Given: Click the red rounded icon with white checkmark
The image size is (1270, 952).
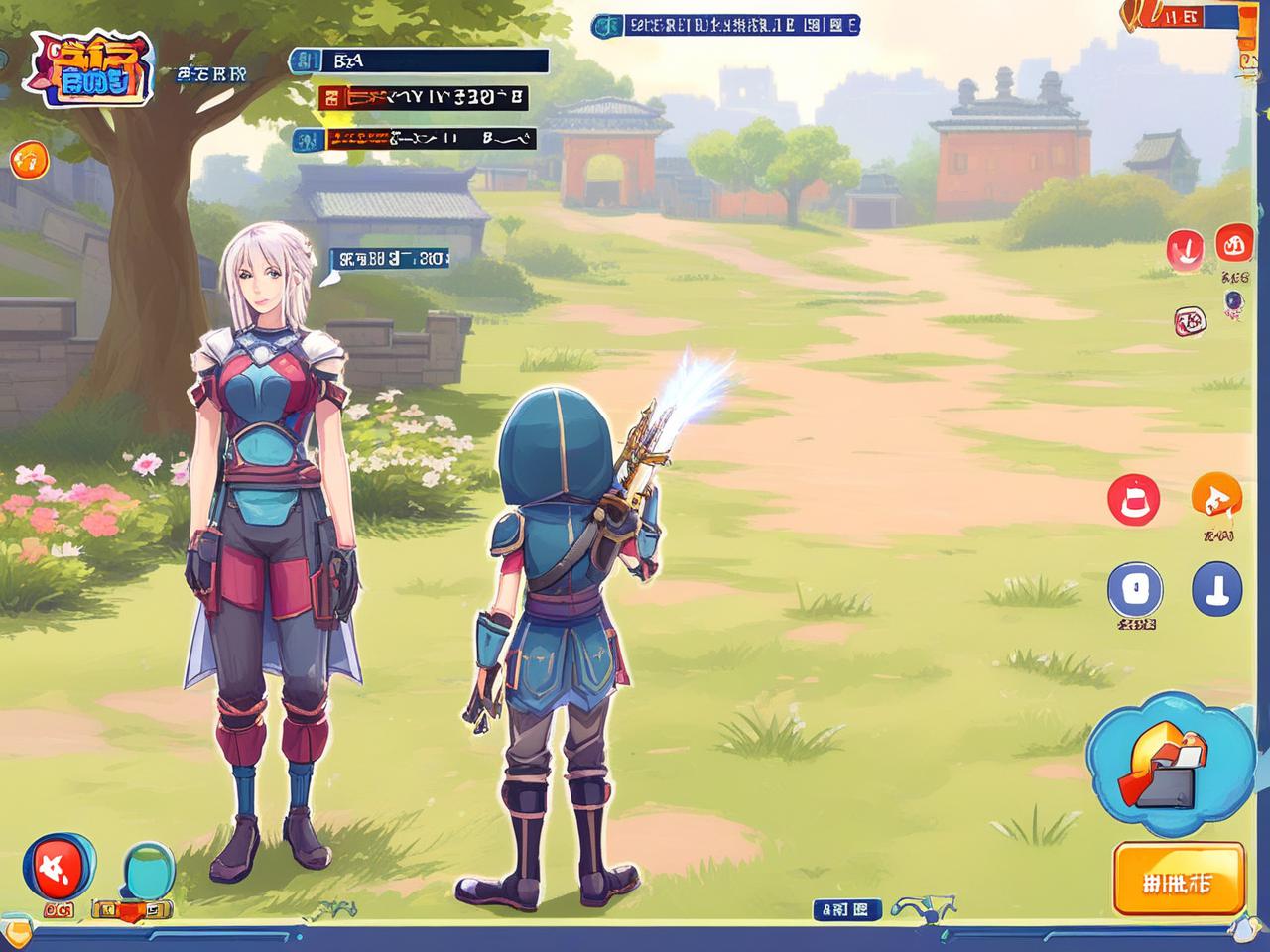Looking at the screenshot, I should click(x=1185, y=247).
